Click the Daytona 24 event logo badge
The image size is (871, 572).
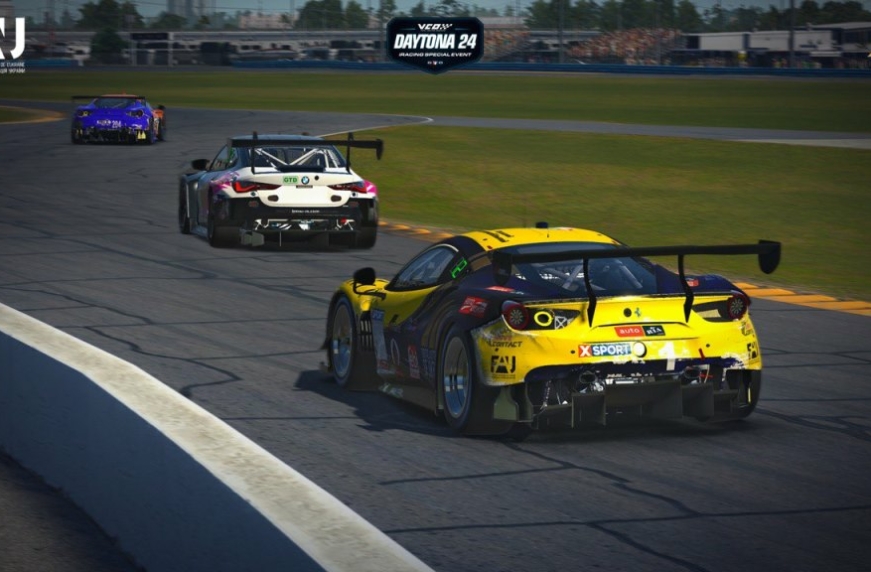click(x=435, y=42)
